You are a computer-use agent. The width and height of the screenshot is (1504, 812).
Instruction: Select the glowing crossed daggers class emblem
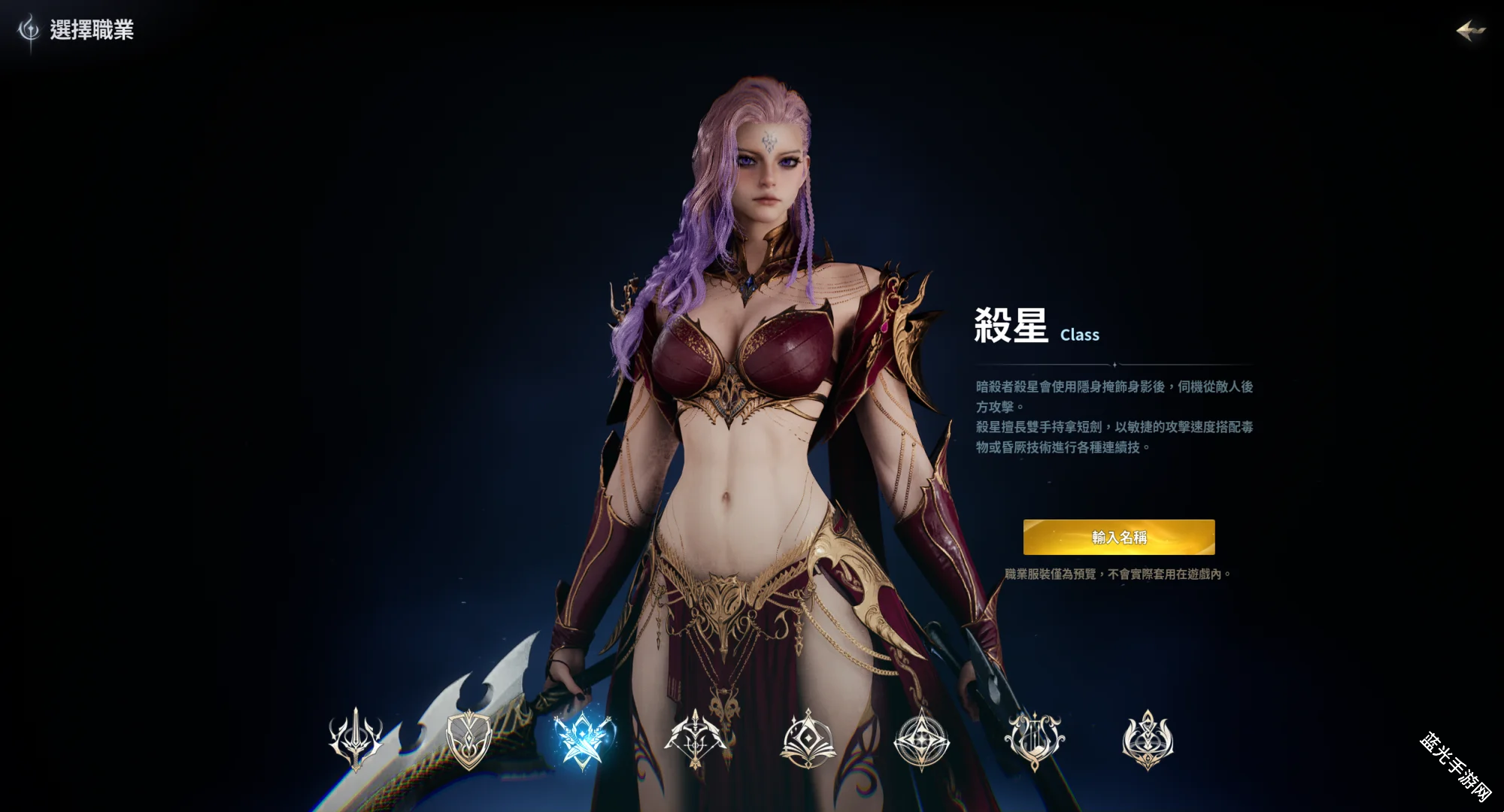(x=582, y=740)
